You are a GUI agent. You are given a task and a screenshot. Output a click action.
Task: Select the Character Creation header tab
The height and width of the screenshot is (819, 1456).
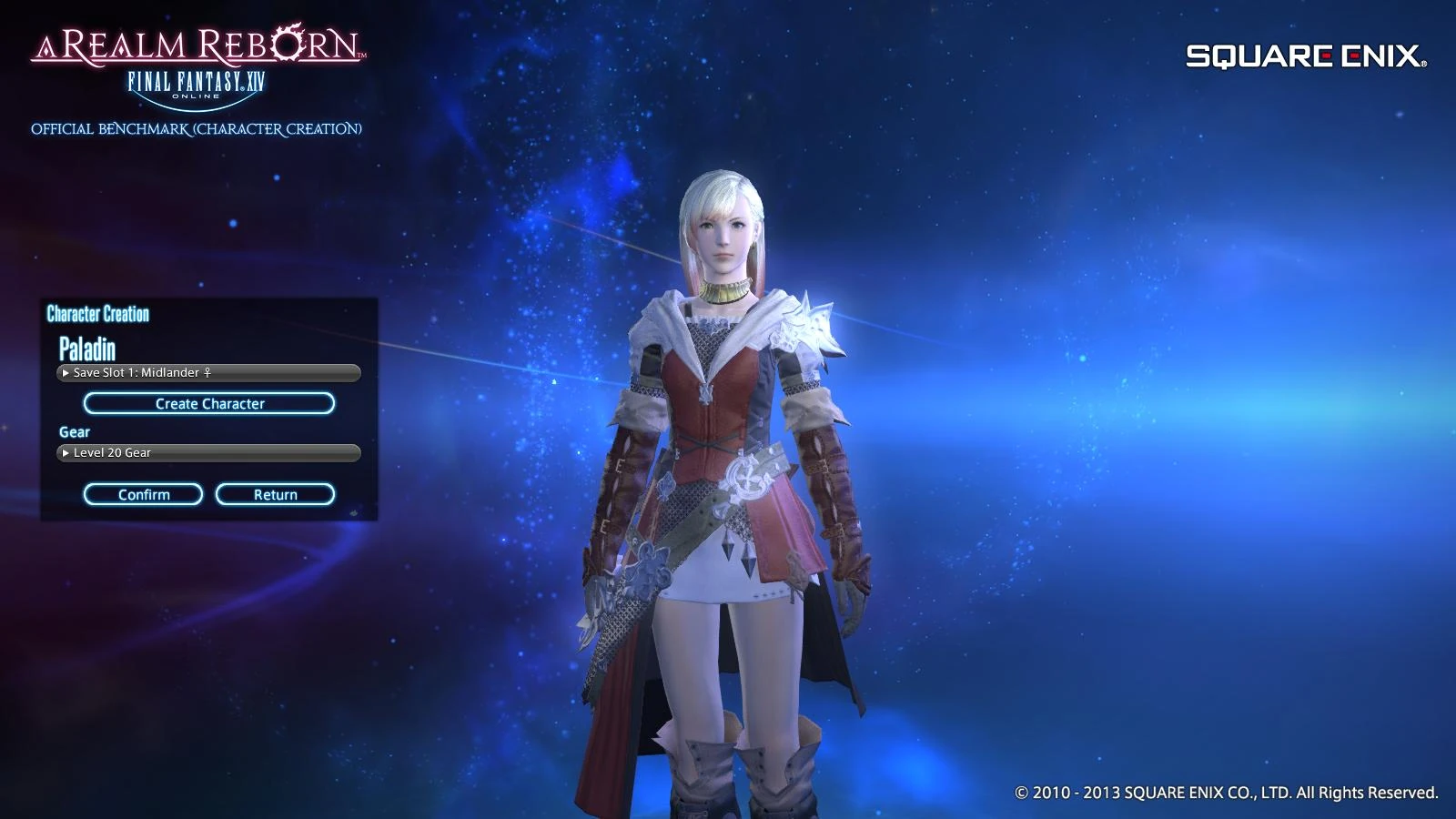pyautogui.click(x=97, y=314)
